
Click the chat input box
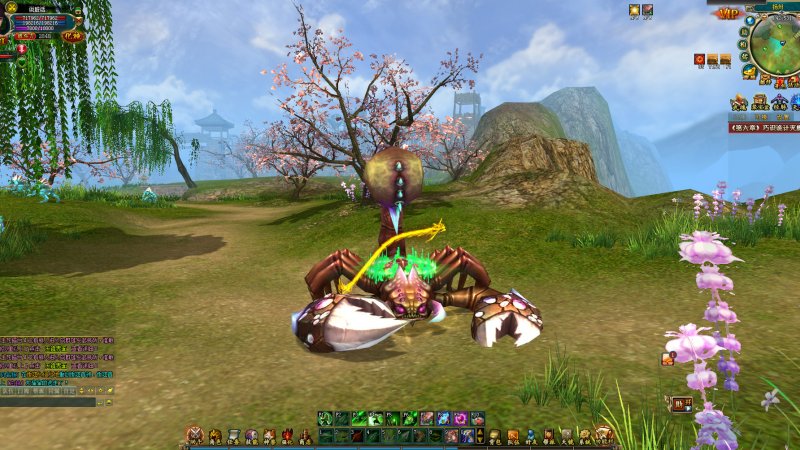point(48,402)
